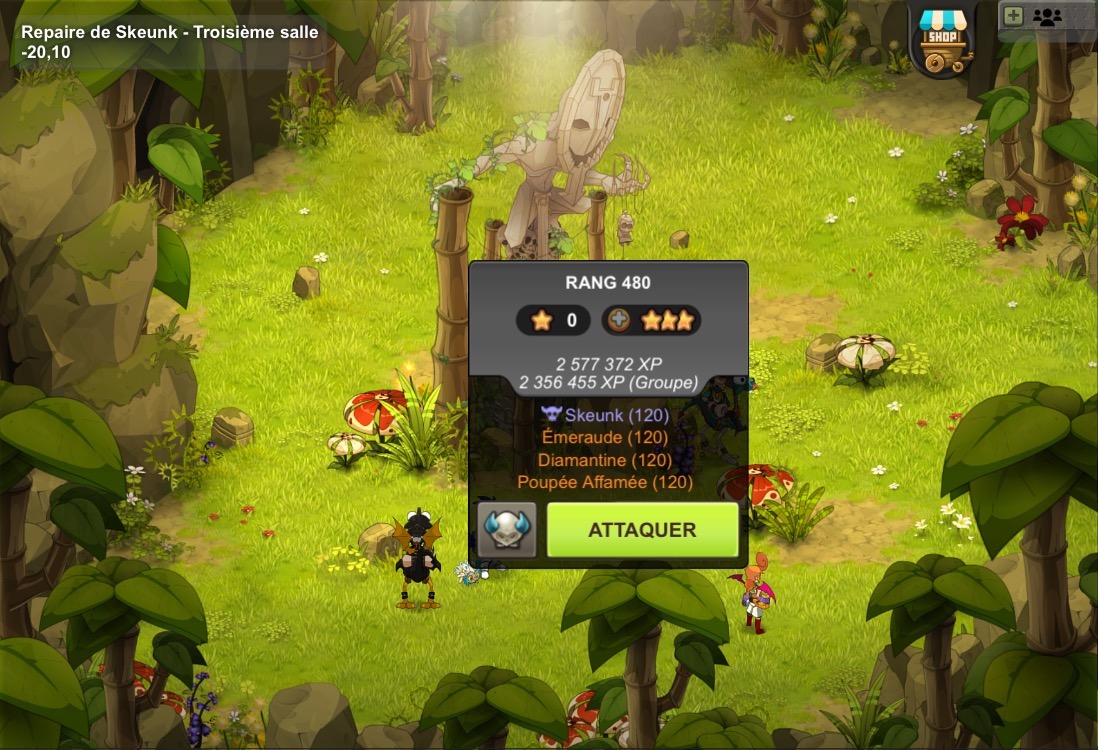Open the group members silhouette icon
1098x750 pixels.
1047,17
